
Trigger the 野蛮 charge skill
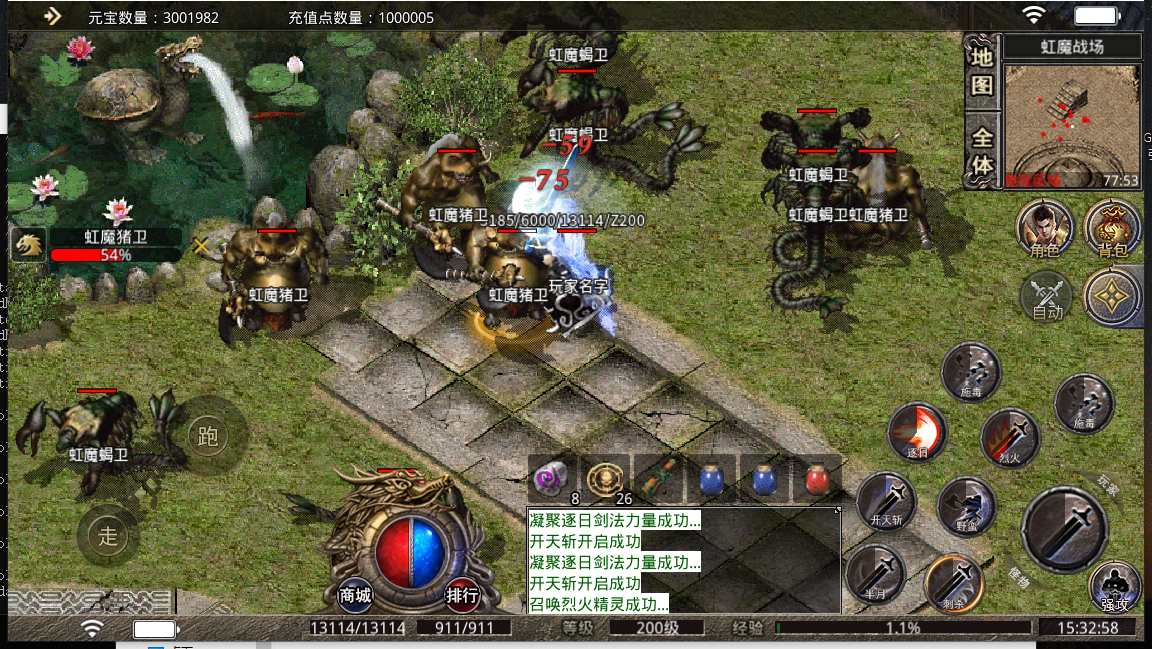(966, 505)
